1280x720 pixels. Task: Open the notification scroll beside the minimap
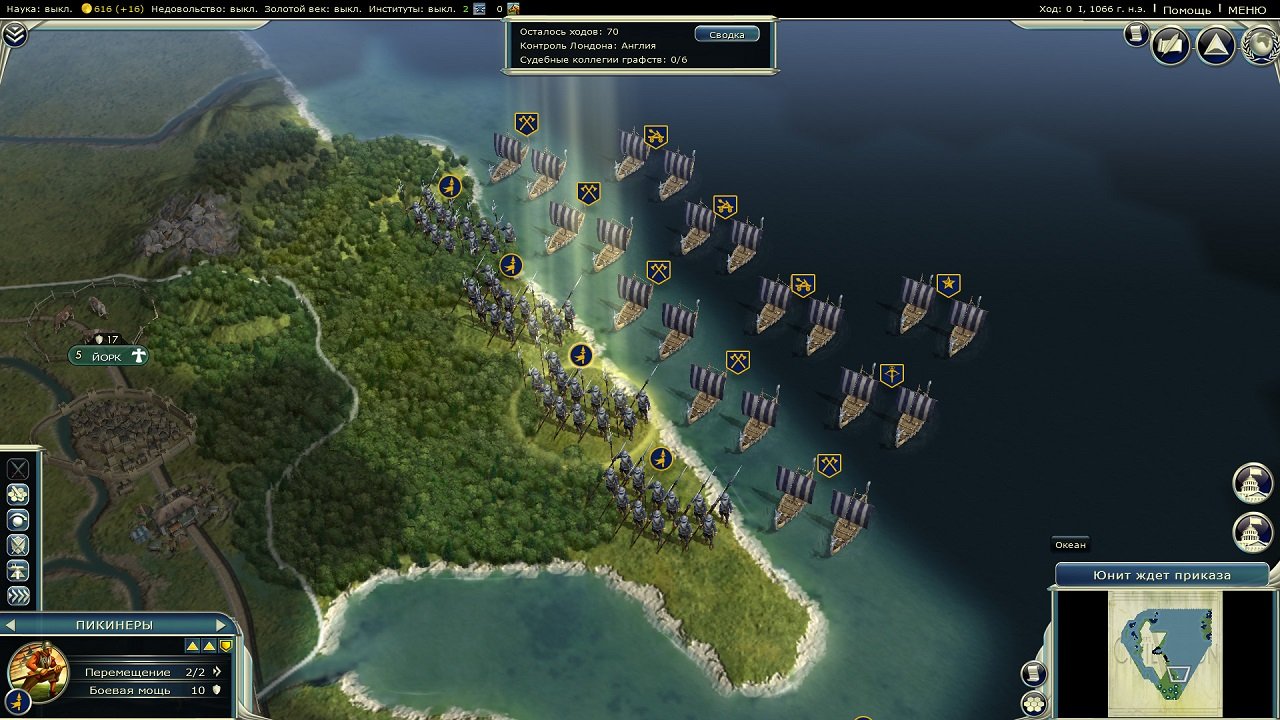[x=1033, y=673]
